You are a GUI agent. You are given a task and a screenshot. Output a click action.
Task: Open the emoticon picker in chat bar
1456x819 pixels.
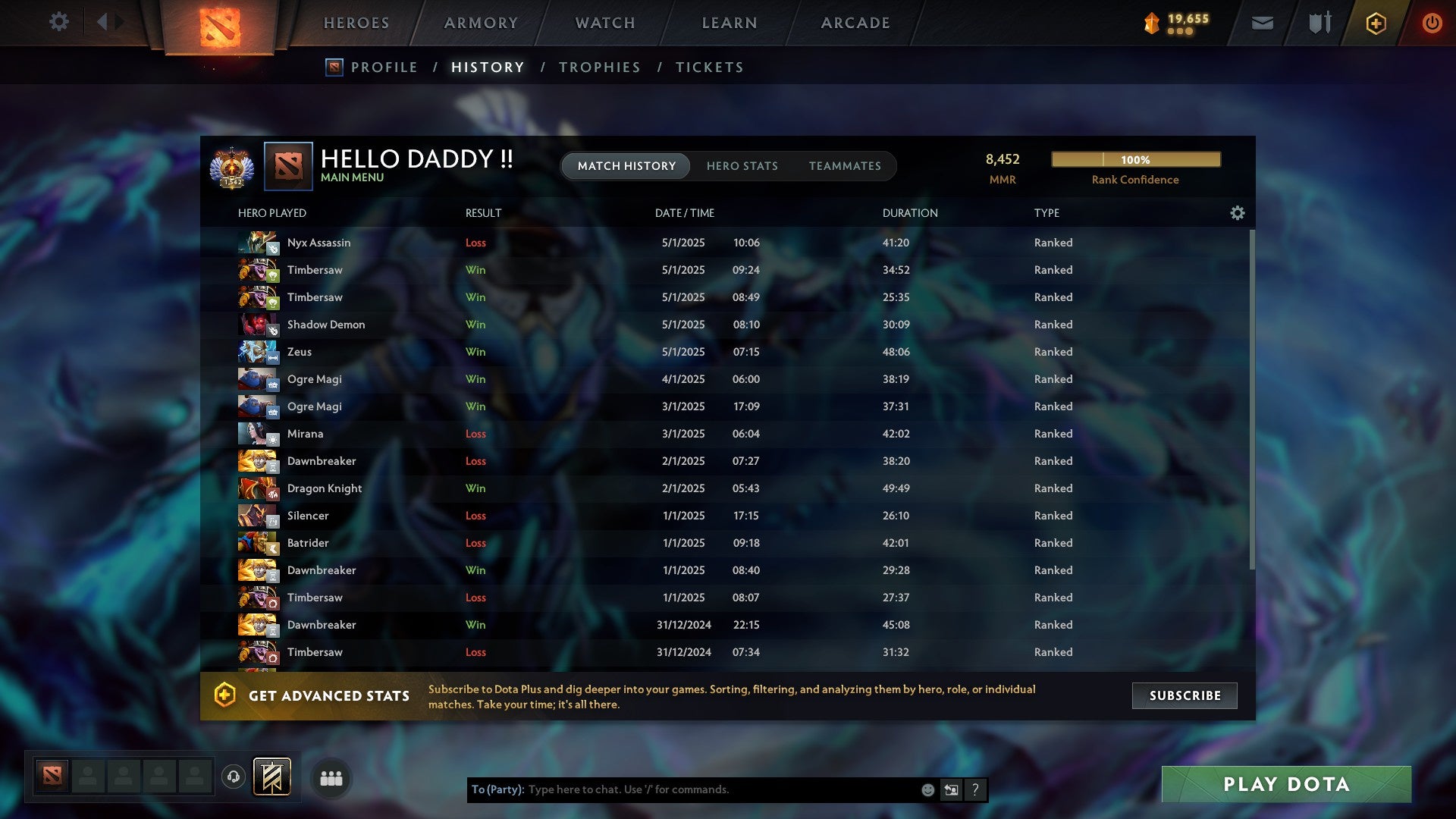[927, 789]
